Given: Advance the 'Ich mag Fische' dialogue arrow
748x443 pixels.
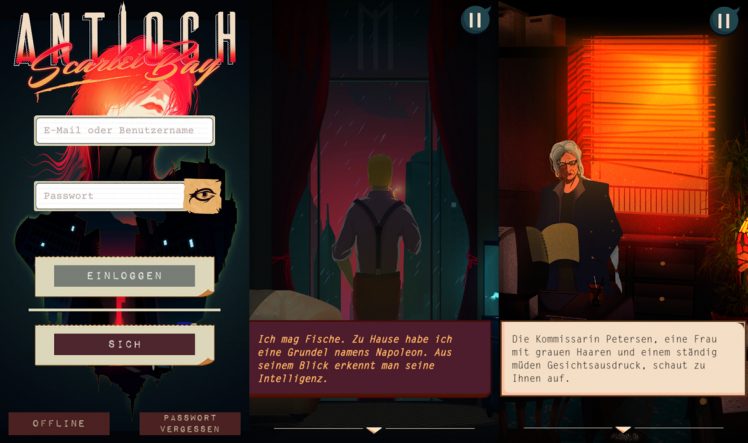Looking at the screenshot, I should click(x=374, y=430).
